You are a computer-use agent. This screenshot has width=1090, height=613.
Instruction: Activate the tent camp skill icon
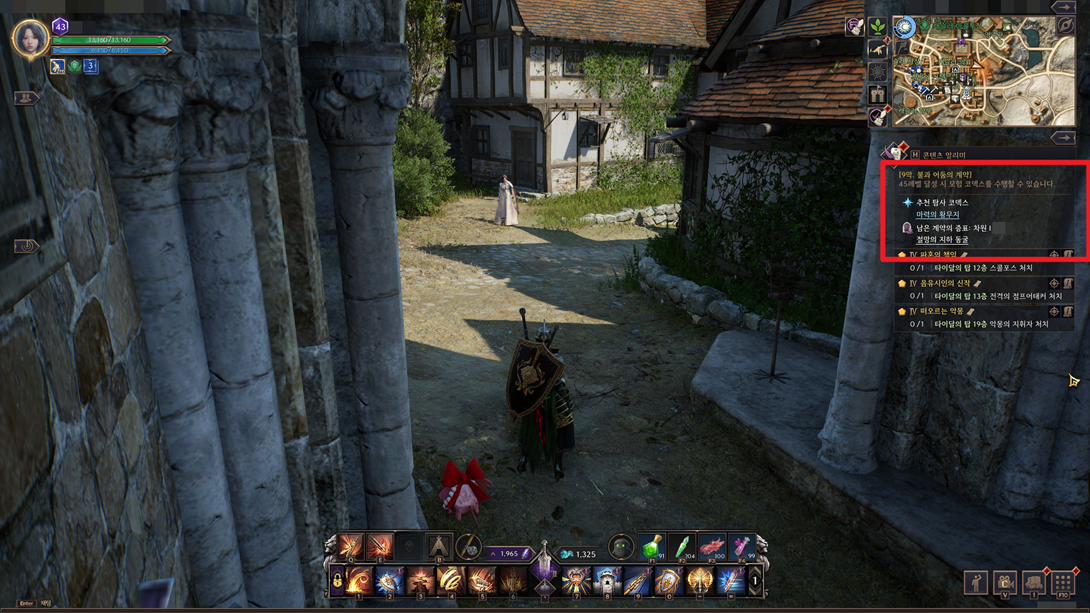point(438,547)
